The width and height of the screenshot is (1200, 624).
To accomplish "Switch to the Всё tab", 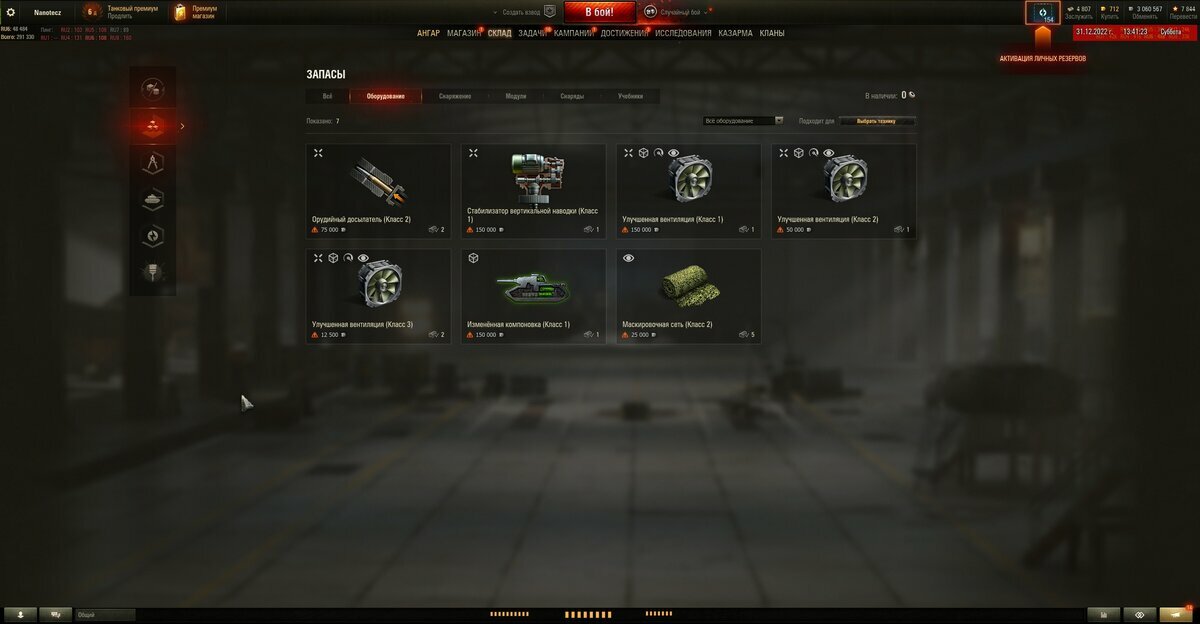I will [x=327, y=96].
